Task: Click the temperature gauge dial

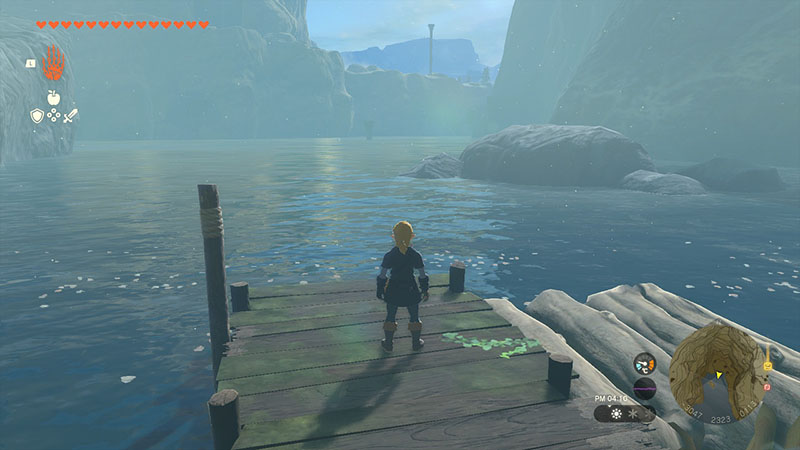Action: [x=645, y=365]
